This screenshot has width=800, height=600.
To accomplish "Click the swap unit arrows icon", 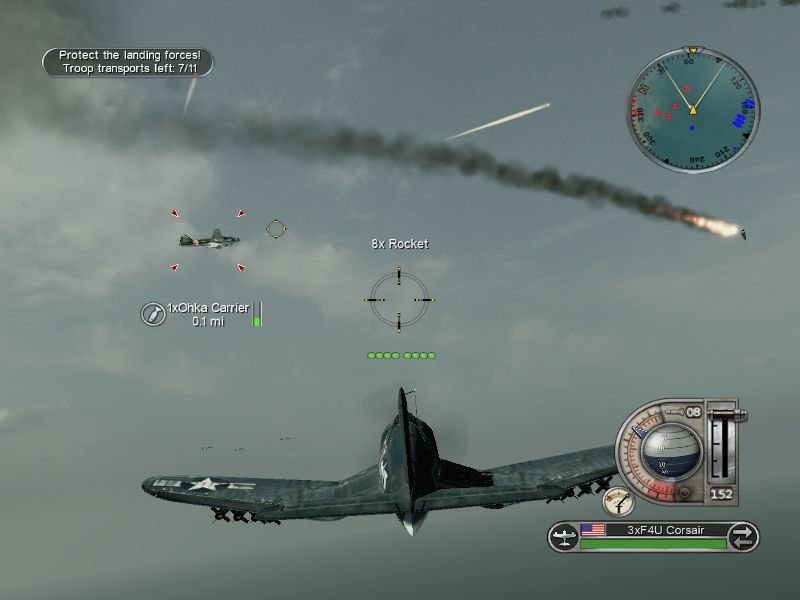I will [x=743, y=537].
